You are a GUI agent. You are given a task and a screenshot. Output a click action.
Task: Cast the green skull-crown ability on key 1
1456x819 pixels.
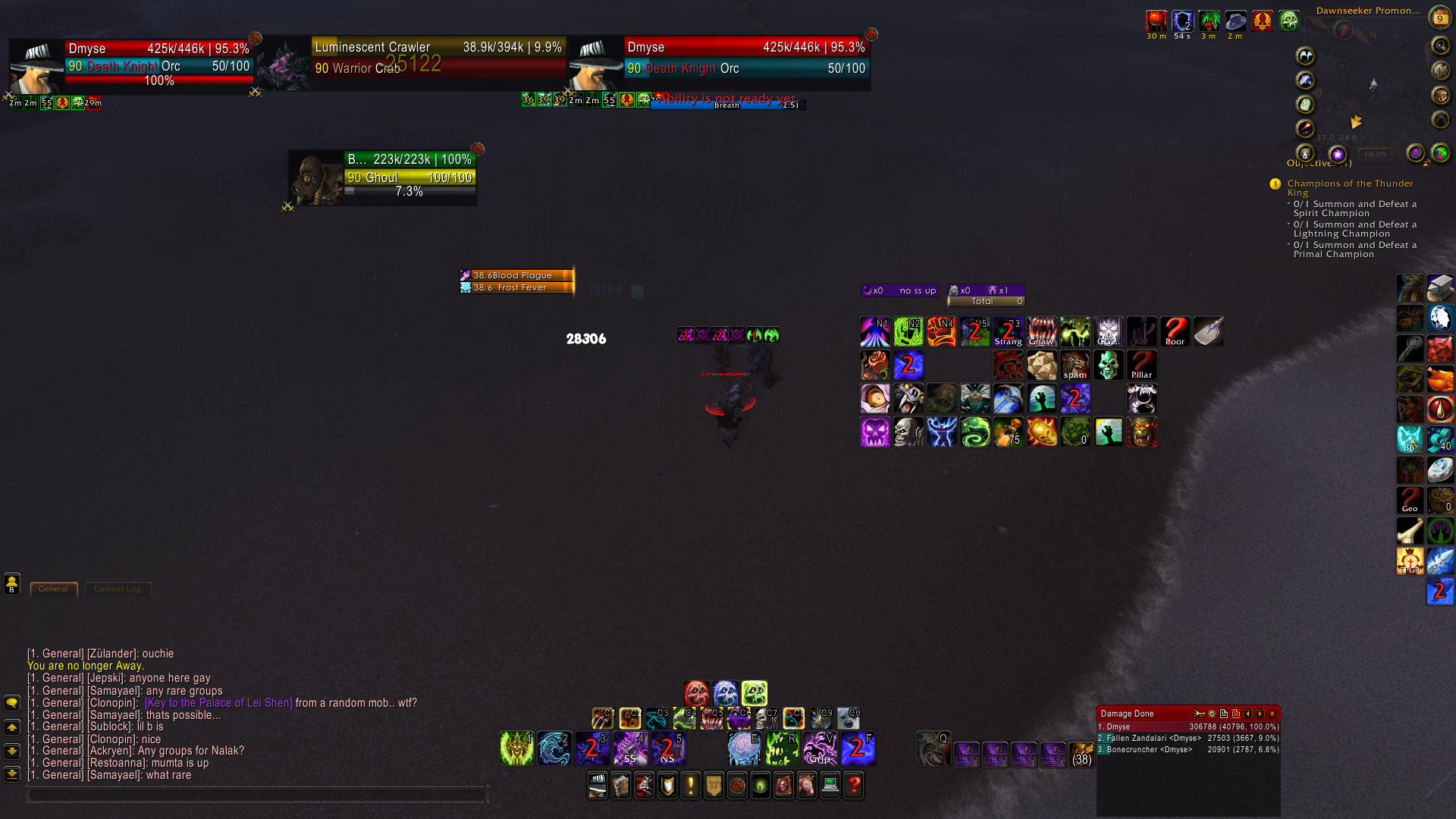[517, 748]
